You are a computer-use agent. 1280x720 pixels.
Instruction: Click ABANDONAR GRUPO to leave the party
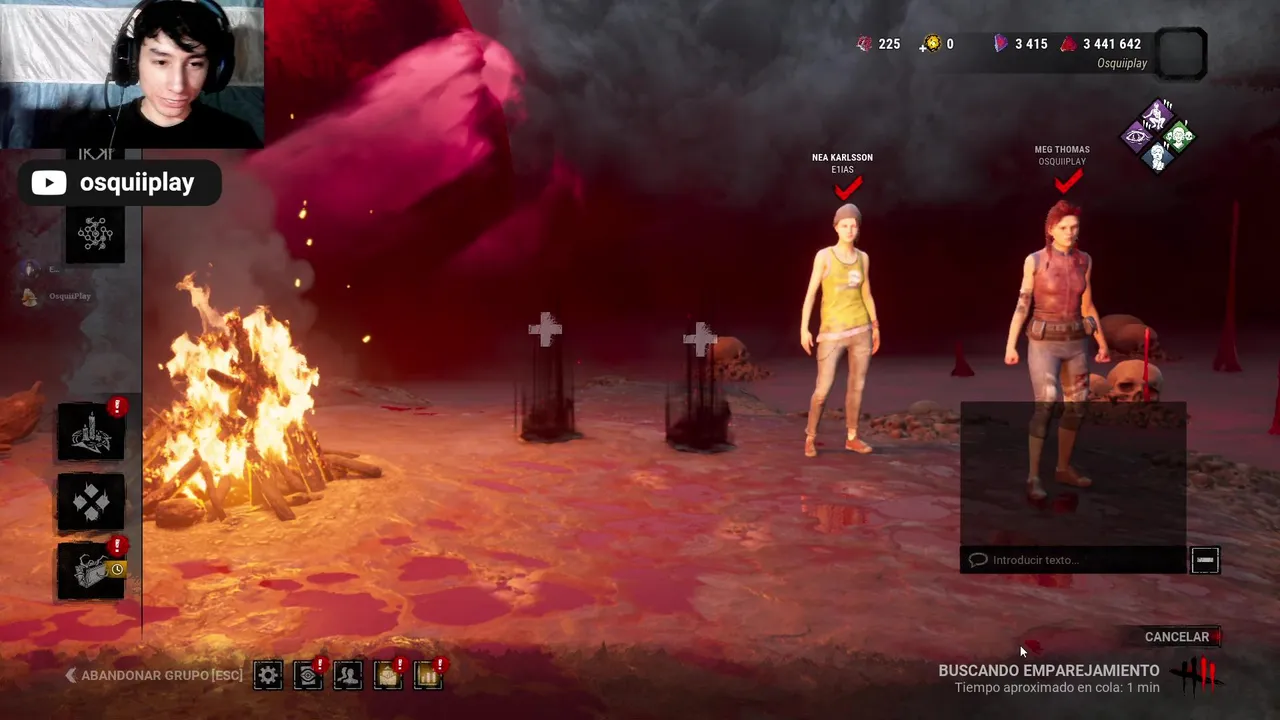coord(155,675)
